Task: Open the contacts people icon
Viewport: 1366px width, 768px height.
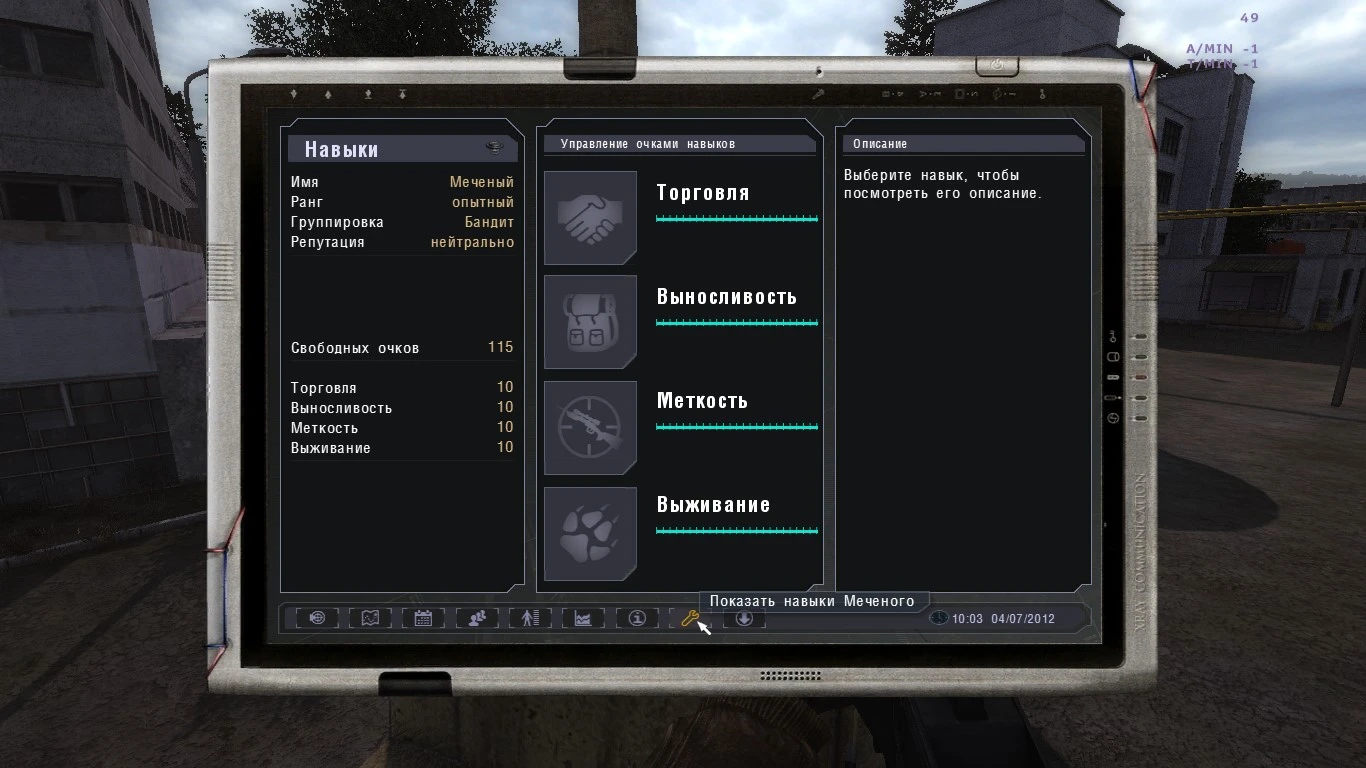Action: (x=476, y=618)
